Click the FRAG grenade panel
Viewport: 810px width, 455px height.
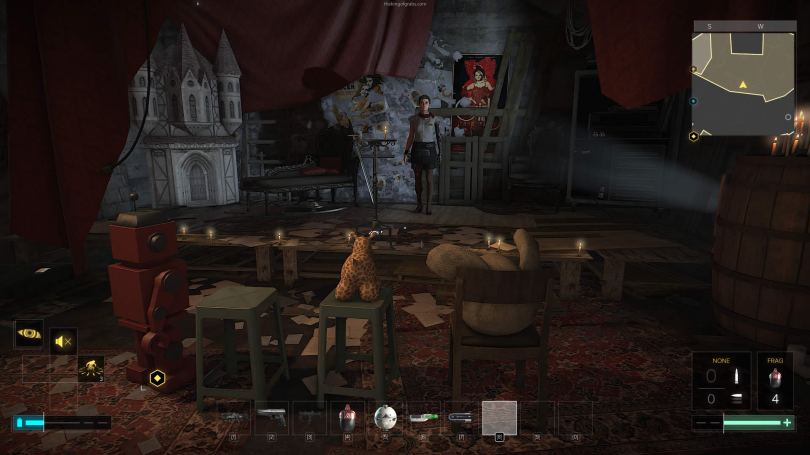pyautogui.click(x=773, y=382)
